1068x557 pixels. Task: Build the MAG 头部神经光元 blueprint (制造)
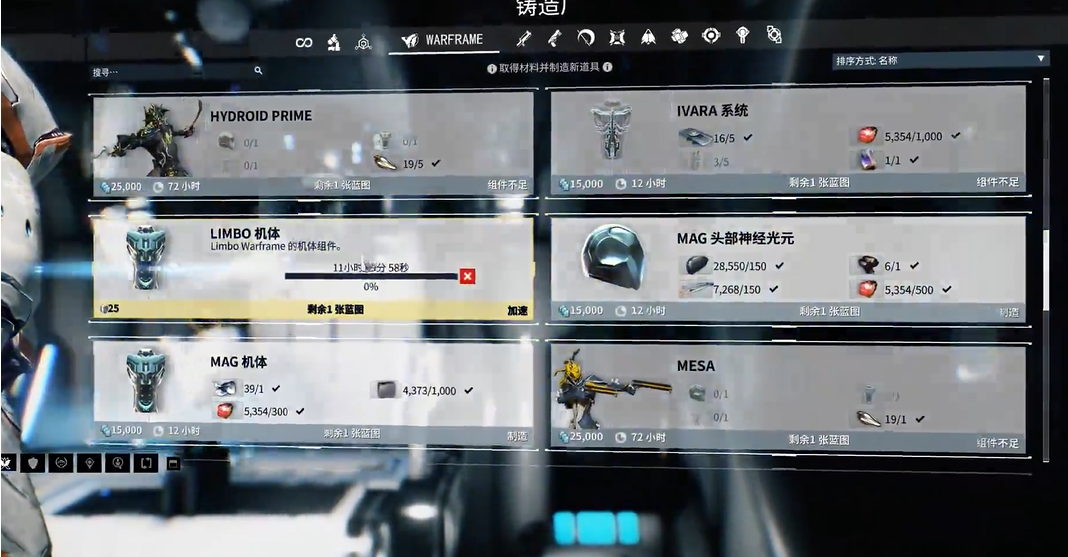[x=1008, y=312]
